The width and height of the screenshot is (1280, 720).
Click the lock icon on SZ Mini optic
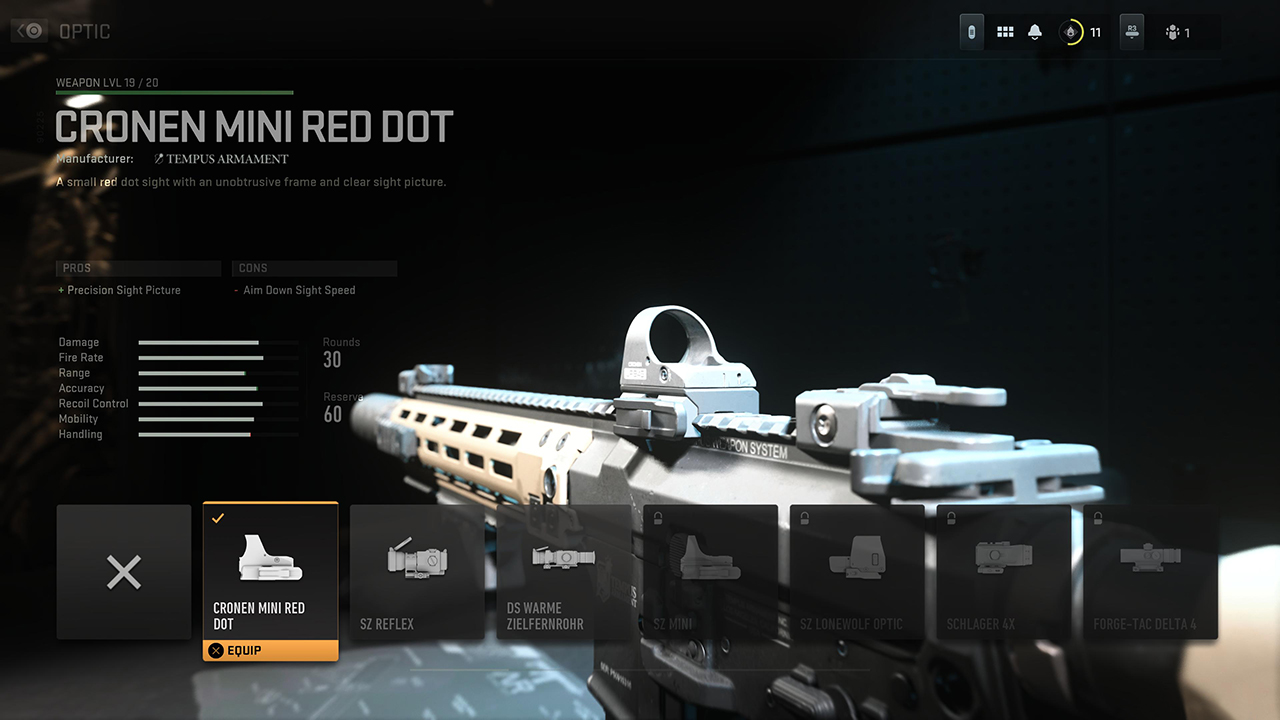(658, 517)
